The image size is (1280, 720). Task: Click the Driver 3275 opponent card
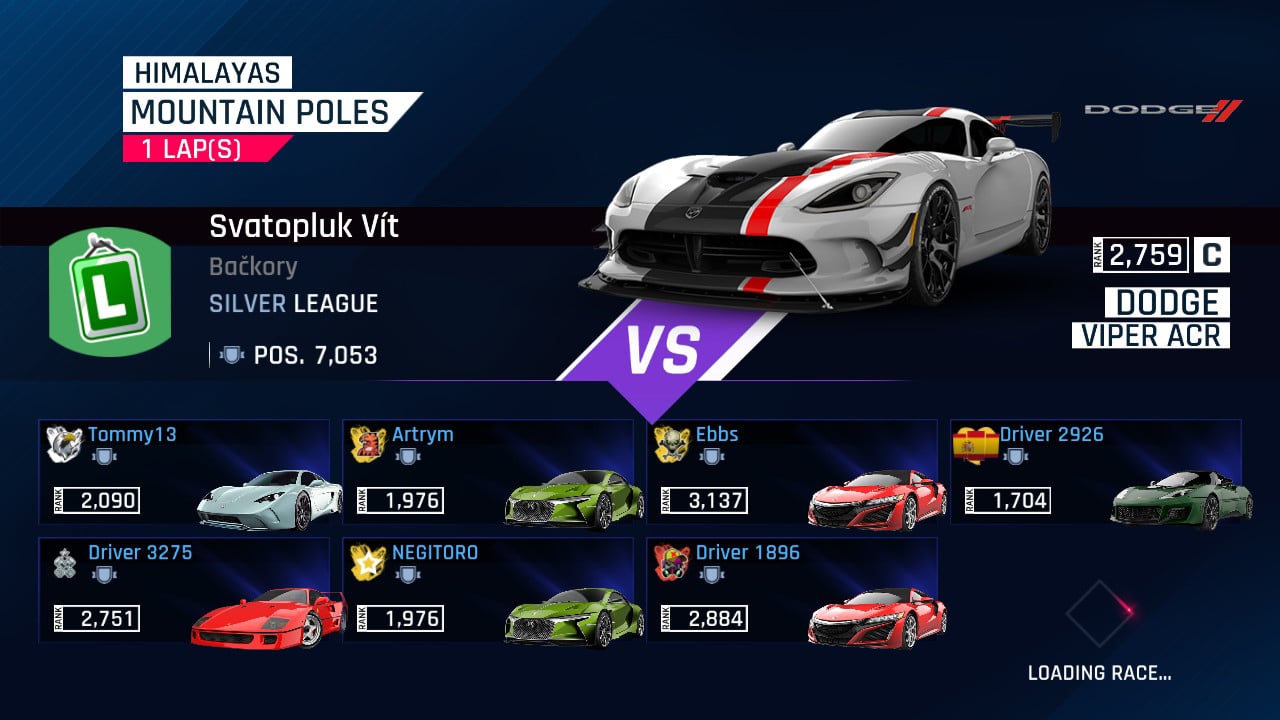[x=185, y=590]
